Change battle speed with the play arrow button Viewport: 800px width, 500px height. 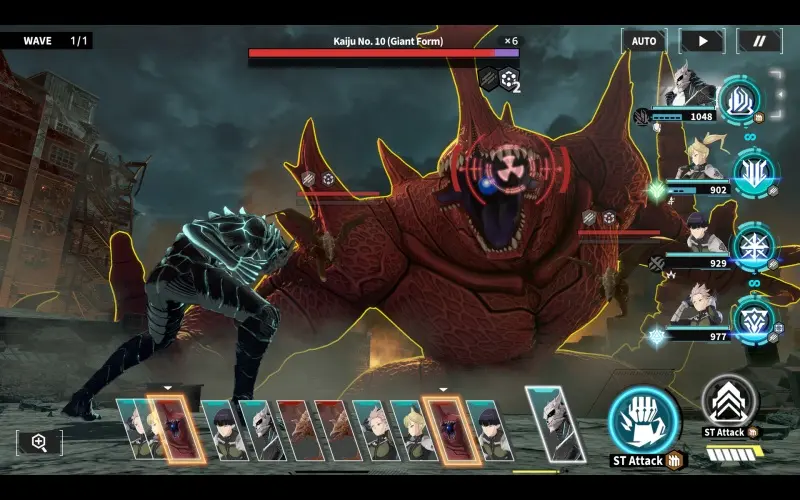(702, 41)
